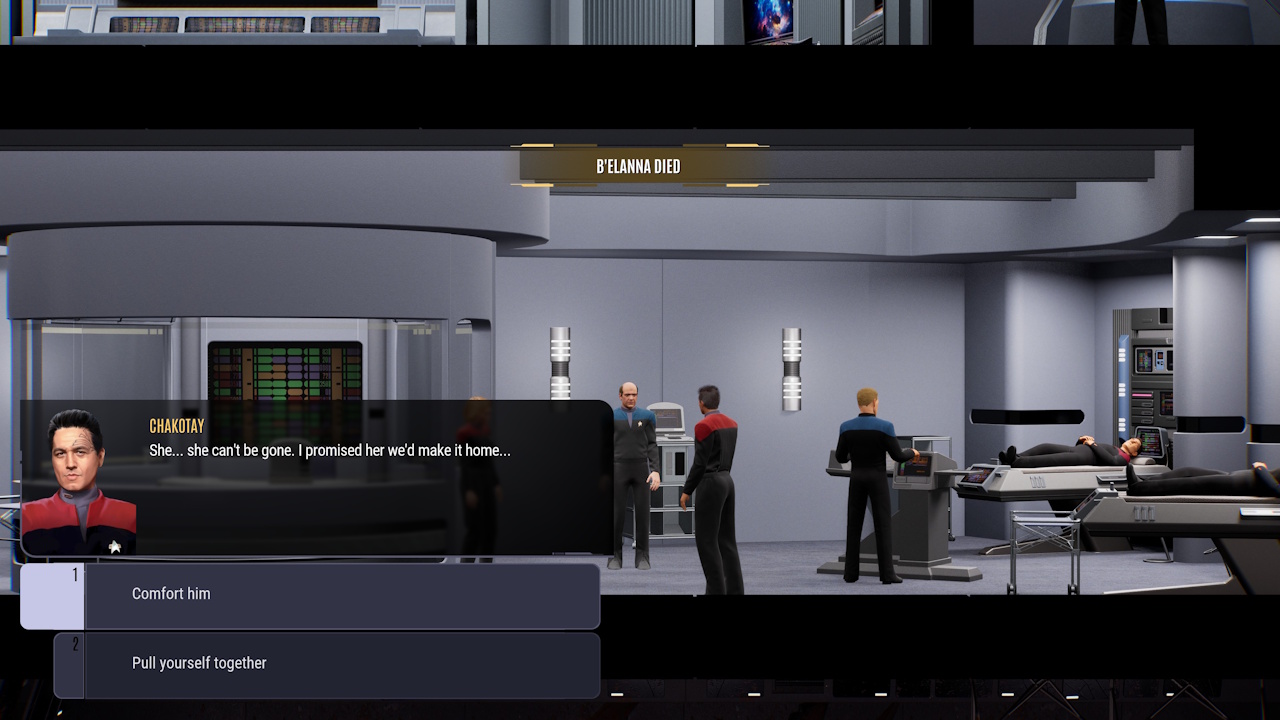Viewport: 1280px width, 720px height.
Task: Click the 'B'ELANNA DIED' title banner
Action: (x=641, y=165)
